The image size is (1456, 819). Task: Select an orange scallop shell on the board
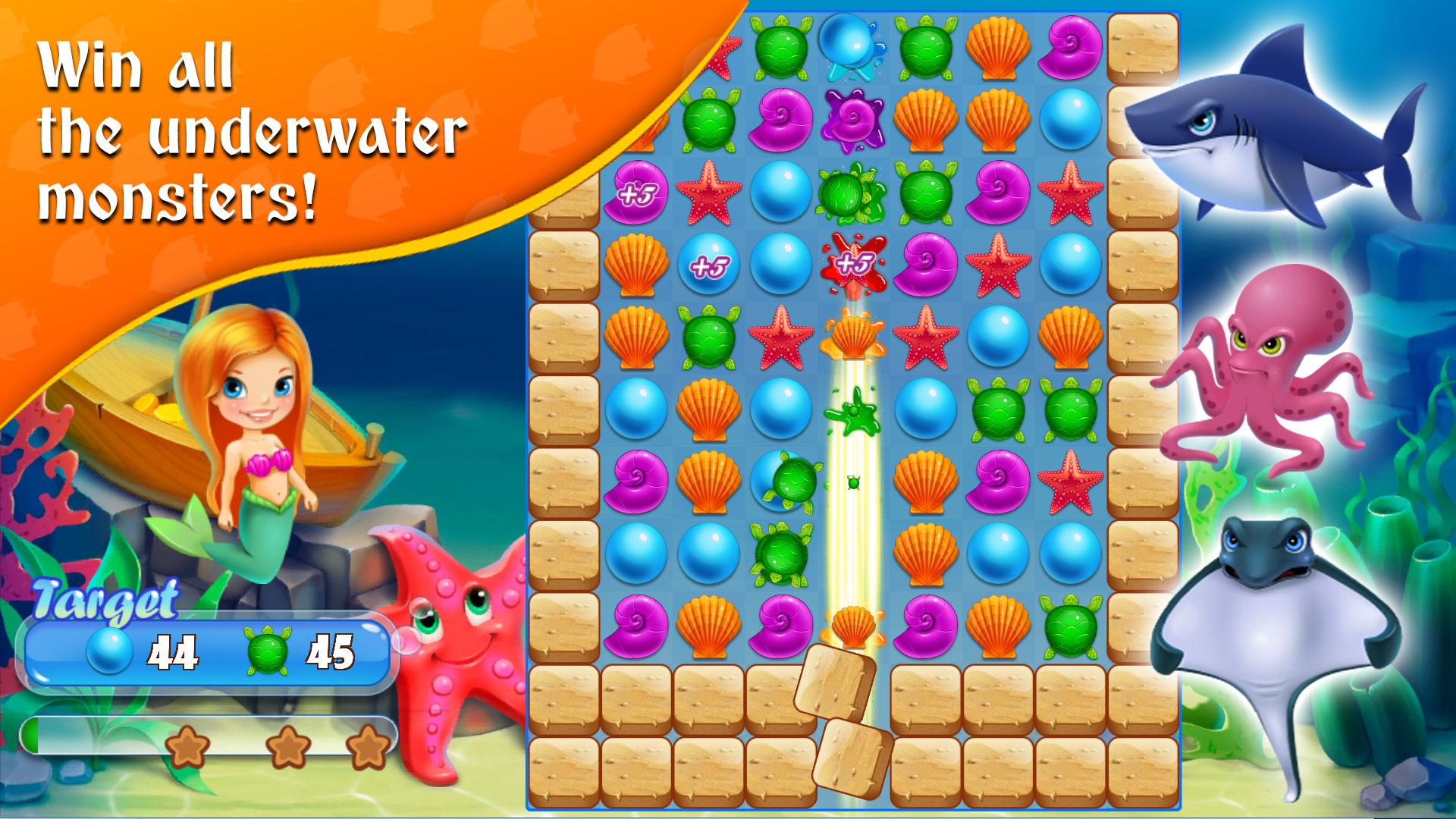999,48
